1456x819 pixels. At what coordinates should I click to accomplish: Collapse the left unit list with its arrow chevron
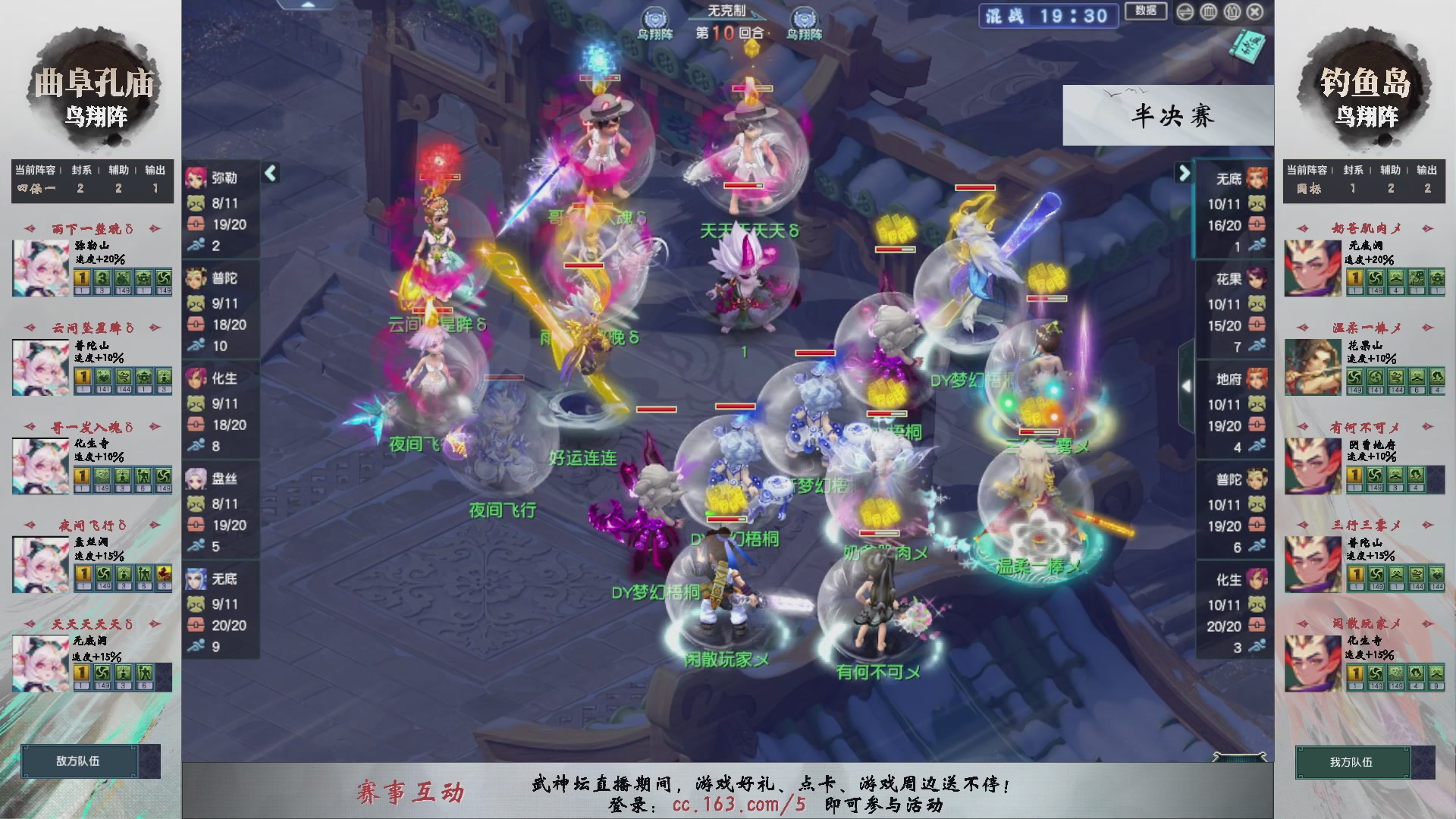269,173
